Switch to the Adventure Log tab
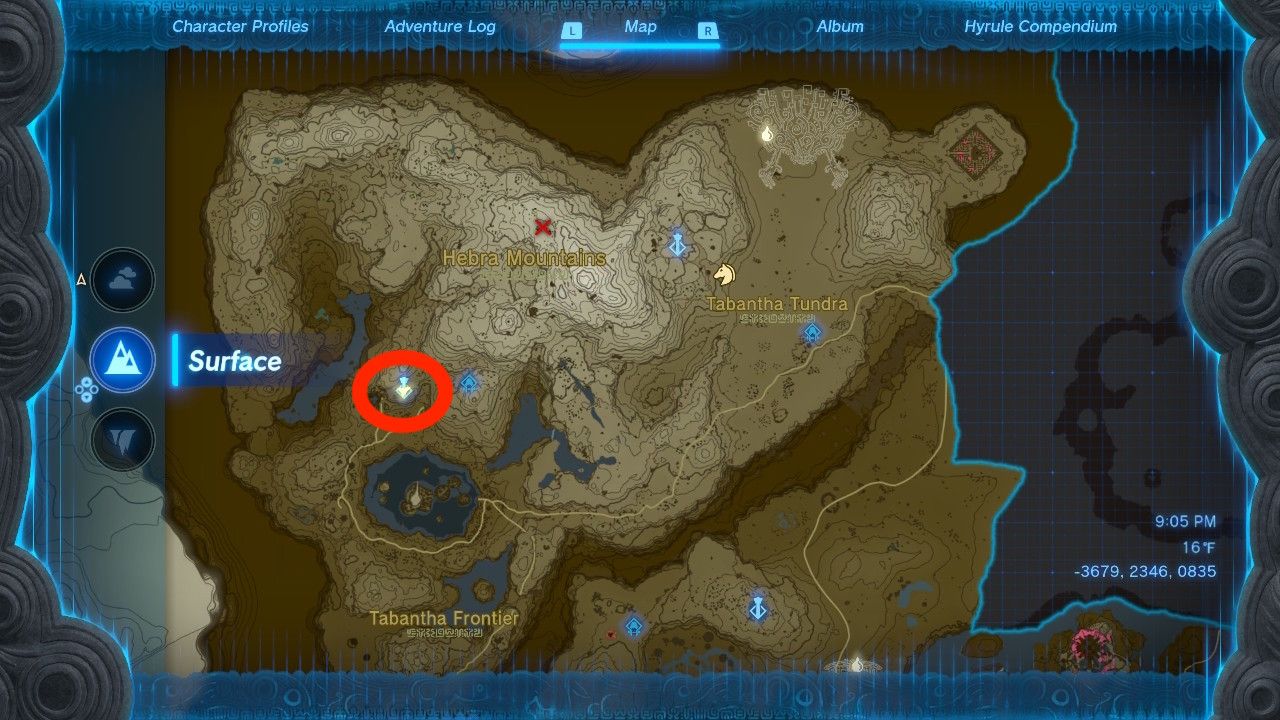Screen dimensions: 1280x720 click(x=440, y=27)
